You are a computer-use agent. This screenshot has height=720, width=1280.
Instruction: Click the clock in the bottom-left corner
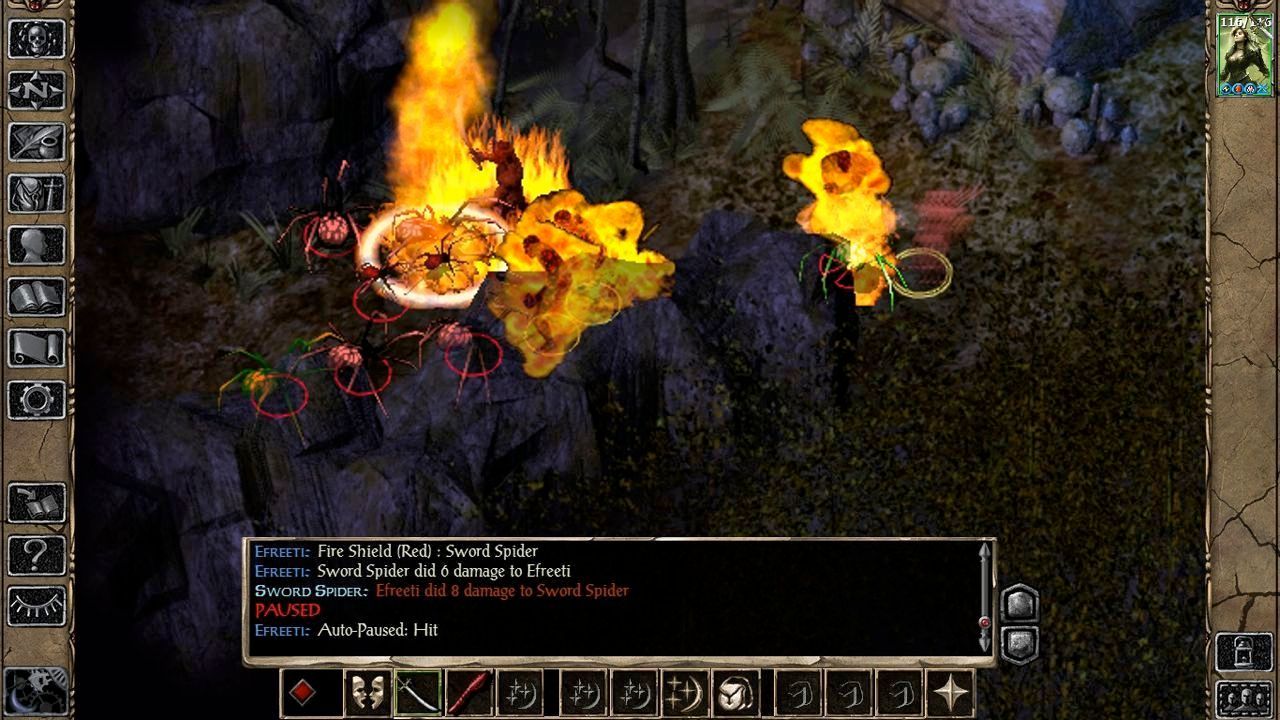pos(36,690)
